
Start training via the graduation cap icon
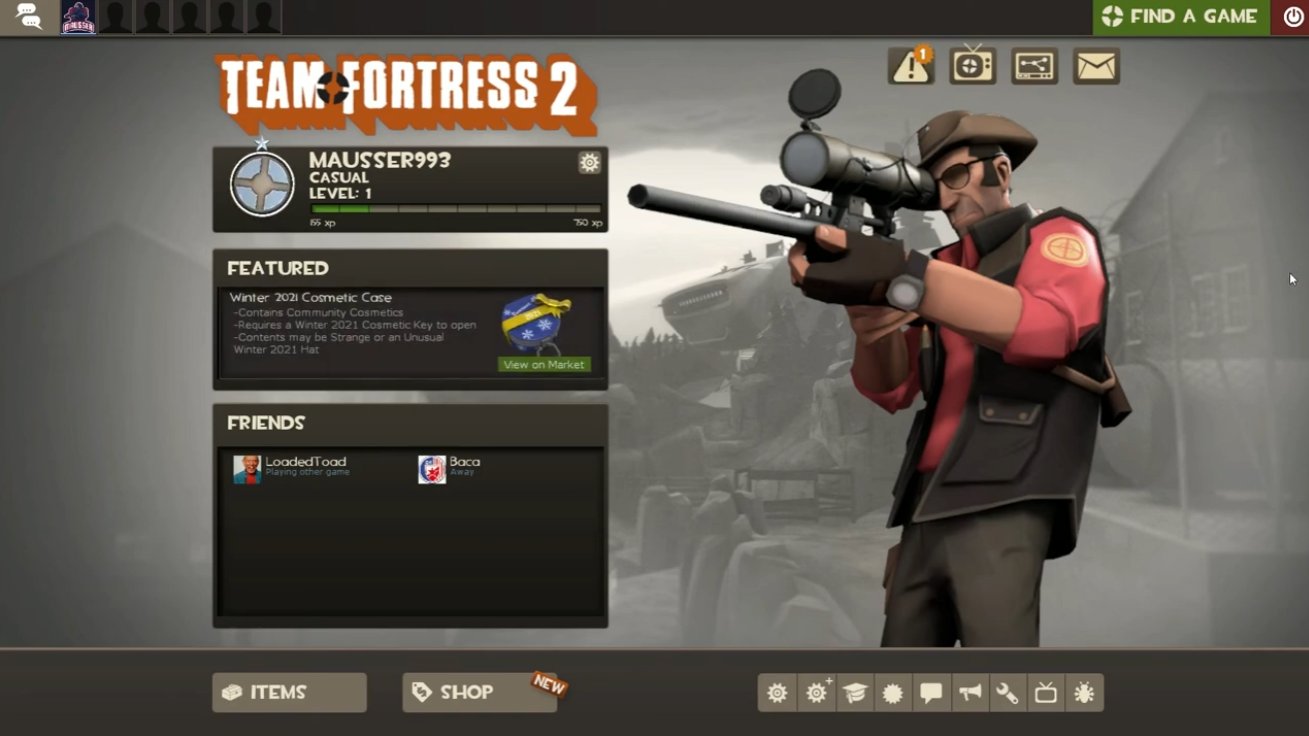855,693
